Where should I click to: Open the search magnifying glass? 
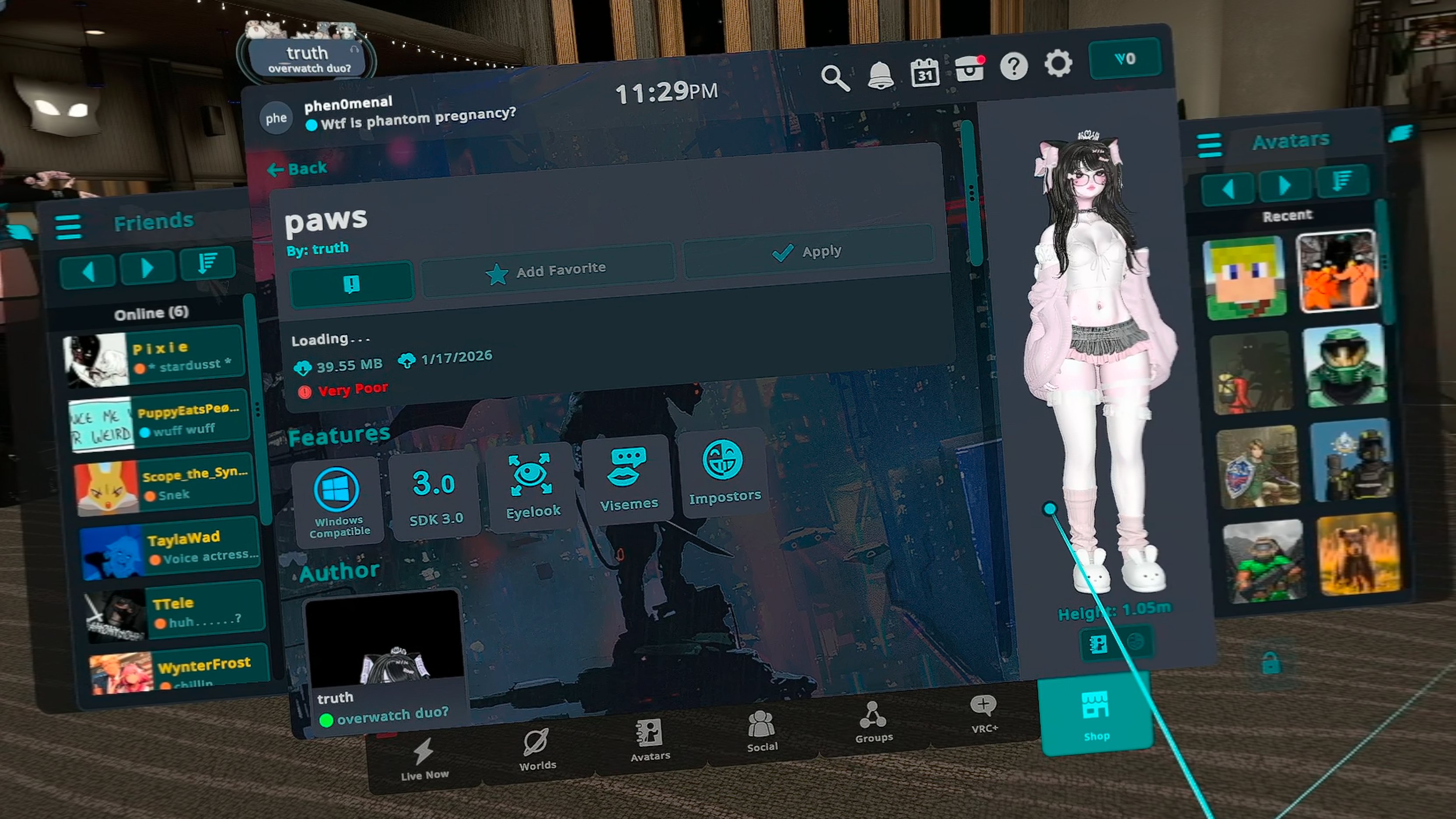(834, 77)
